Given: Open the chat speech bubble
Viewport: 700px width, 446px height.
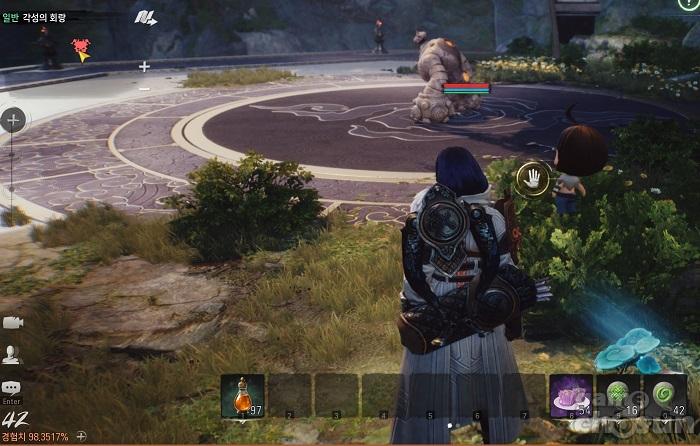Looking at the screenshot, I should click(x=12, y=388).
